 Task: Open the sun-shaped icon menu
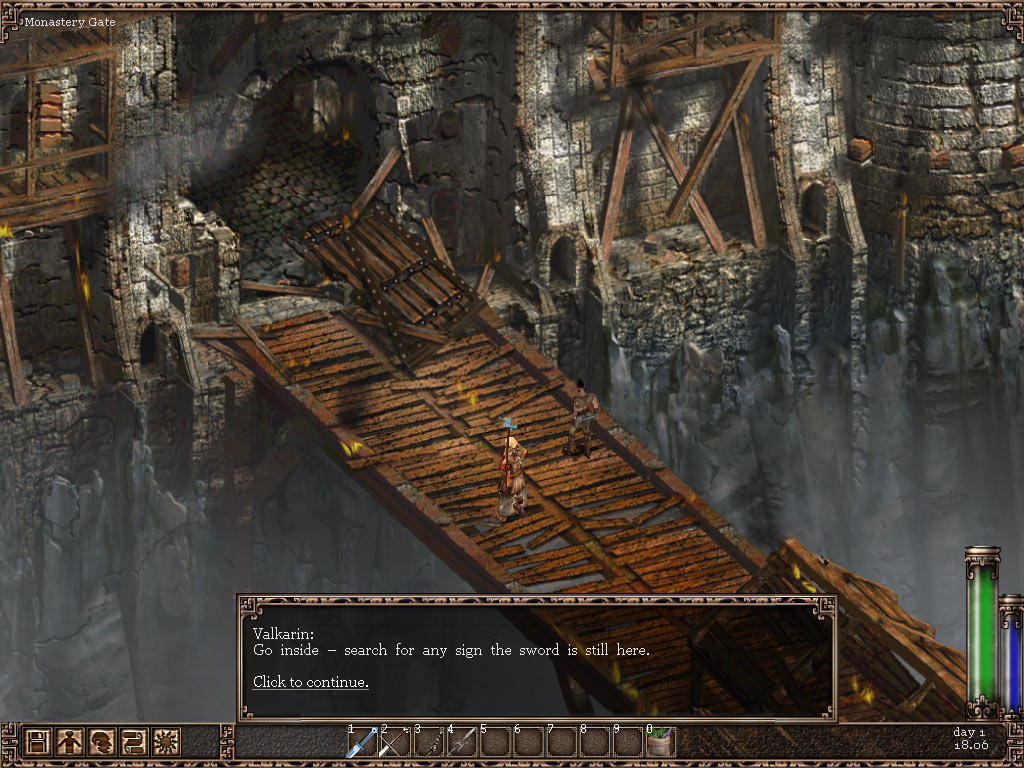pos(165,742)
